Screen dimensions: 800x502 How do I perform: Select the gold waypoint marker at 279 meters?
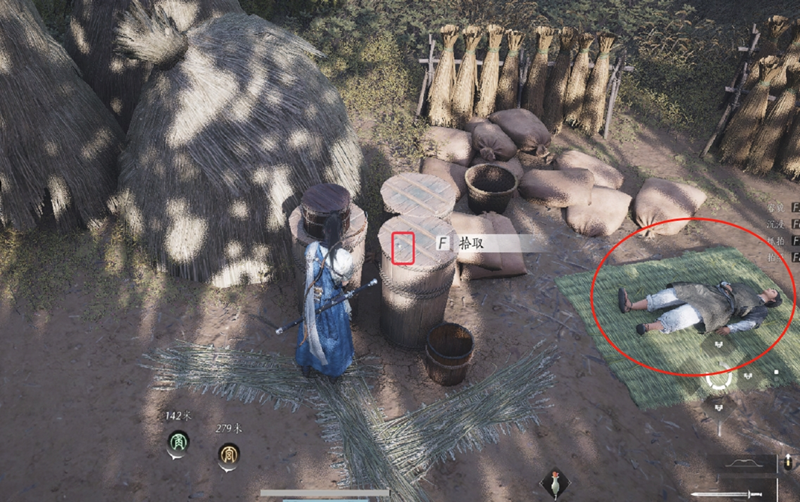click(229, 455)
